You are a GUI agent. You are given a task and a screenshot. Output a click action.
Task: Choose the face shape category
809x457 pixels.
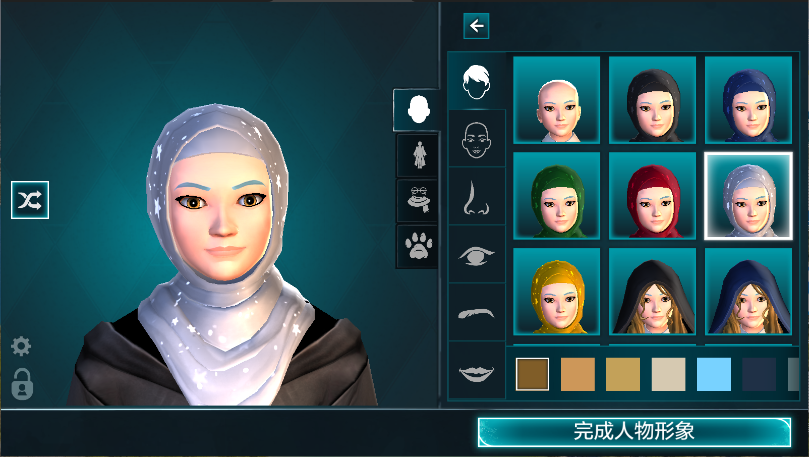pyautogui.click(x=477, y=139)
